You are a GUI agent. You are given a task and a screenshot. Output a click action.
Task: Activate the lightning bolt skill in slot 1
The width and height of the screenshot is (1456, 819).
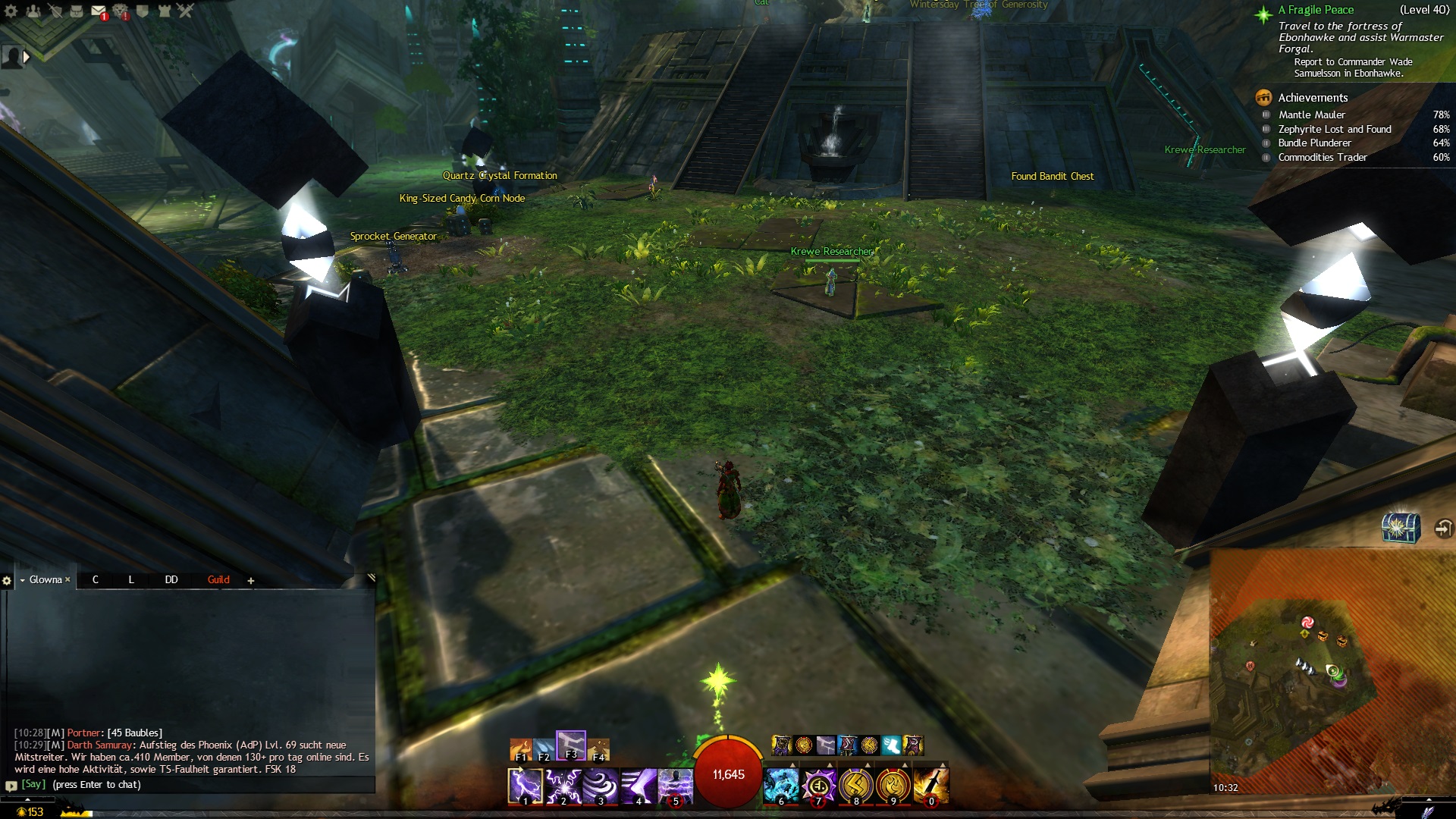click(x=525, y=786)
